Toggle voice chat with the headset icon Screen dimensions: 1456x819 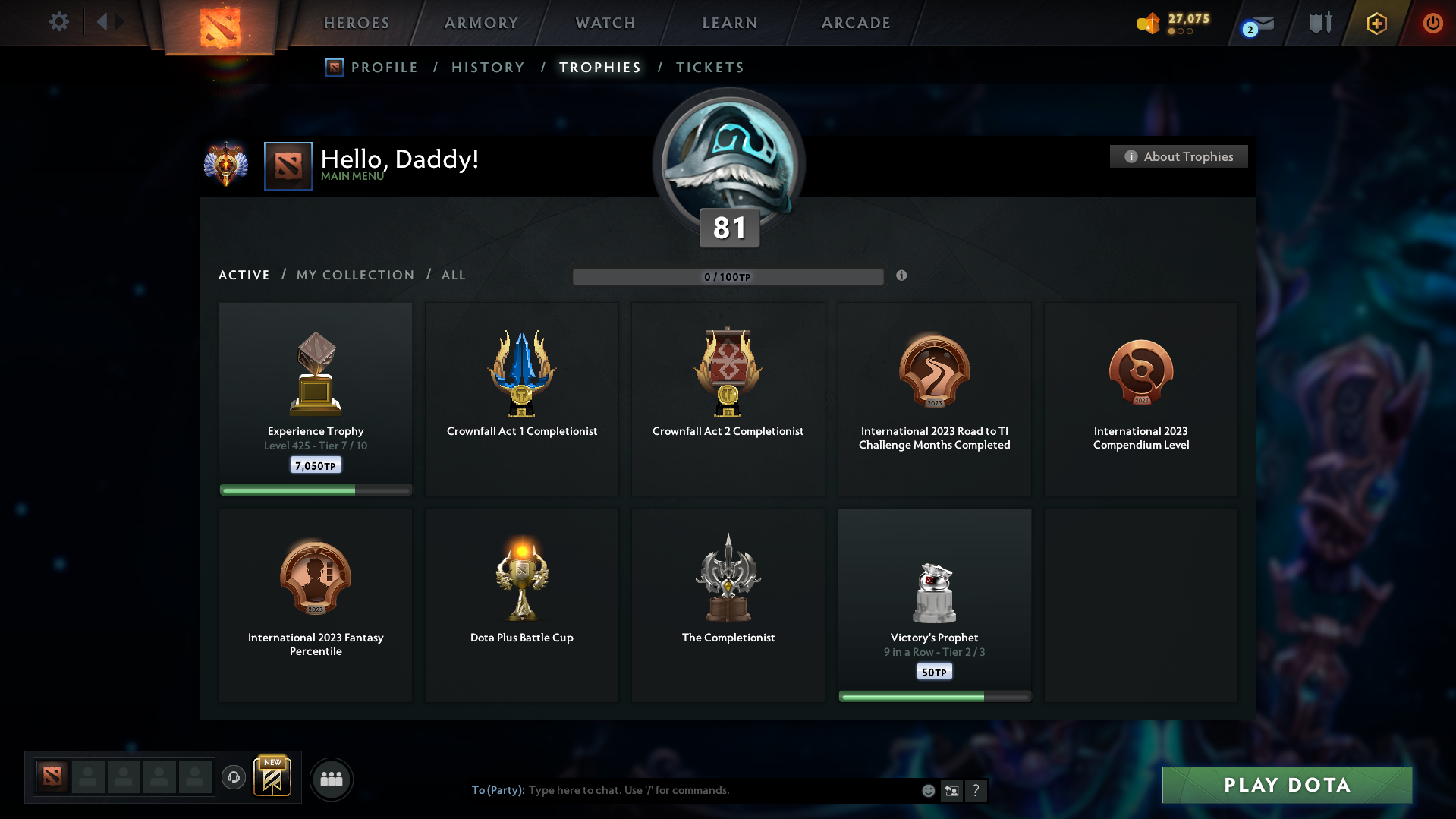(234, 778)
